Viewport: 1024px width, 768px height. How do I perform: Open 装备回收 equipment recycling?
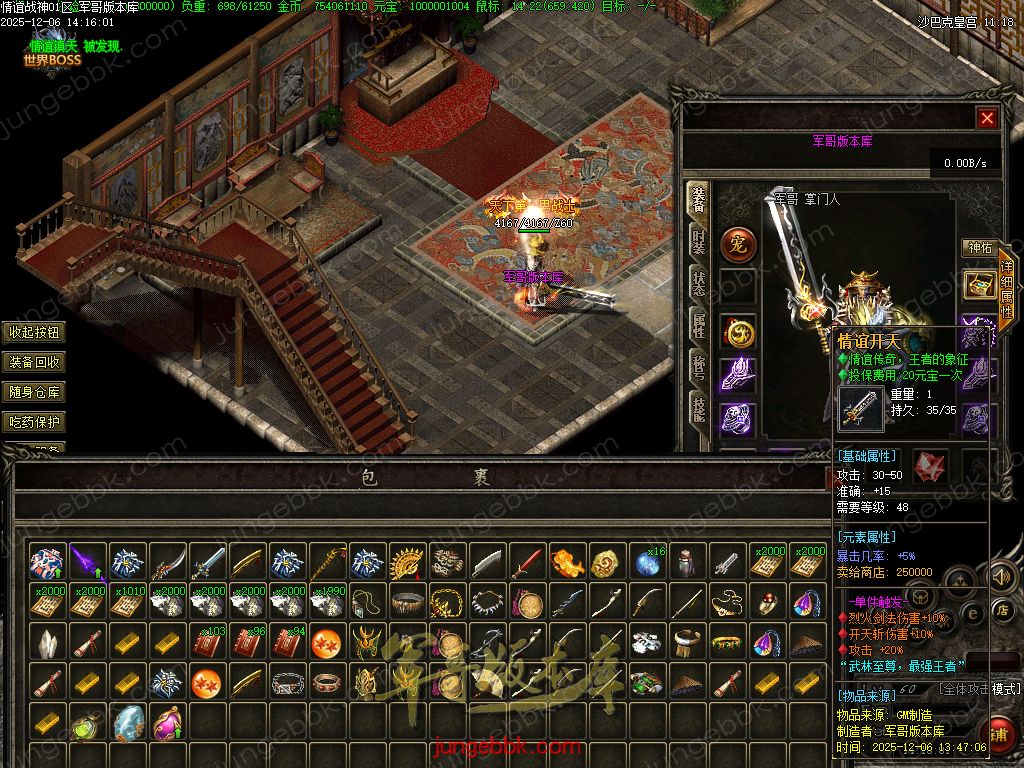coord(35,362)
